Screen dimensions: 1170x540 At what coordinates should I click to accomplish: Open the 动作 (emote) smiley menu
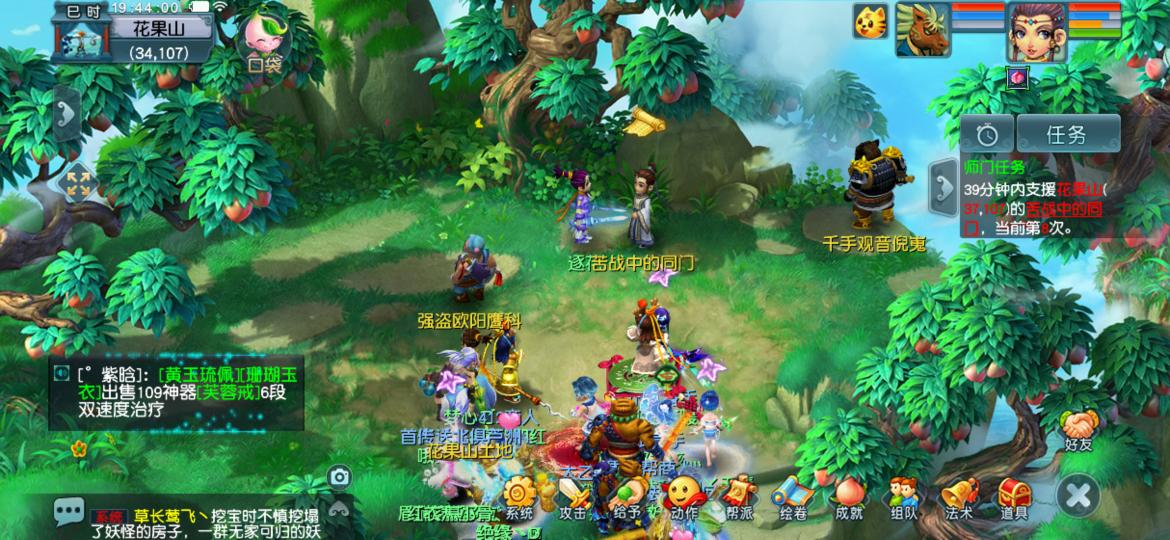click(684, 498)
